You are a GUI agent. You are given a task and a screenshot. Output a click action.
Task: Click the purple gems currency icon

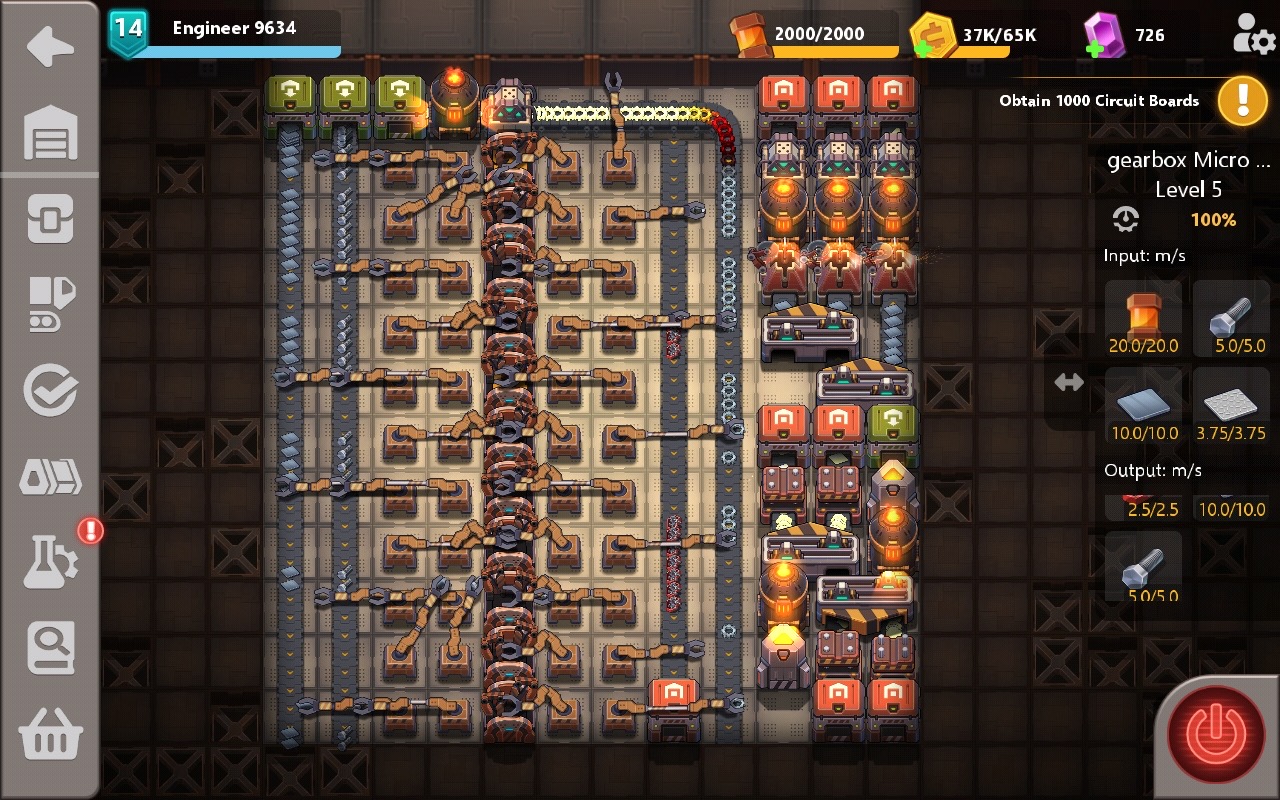[1113, 33]
